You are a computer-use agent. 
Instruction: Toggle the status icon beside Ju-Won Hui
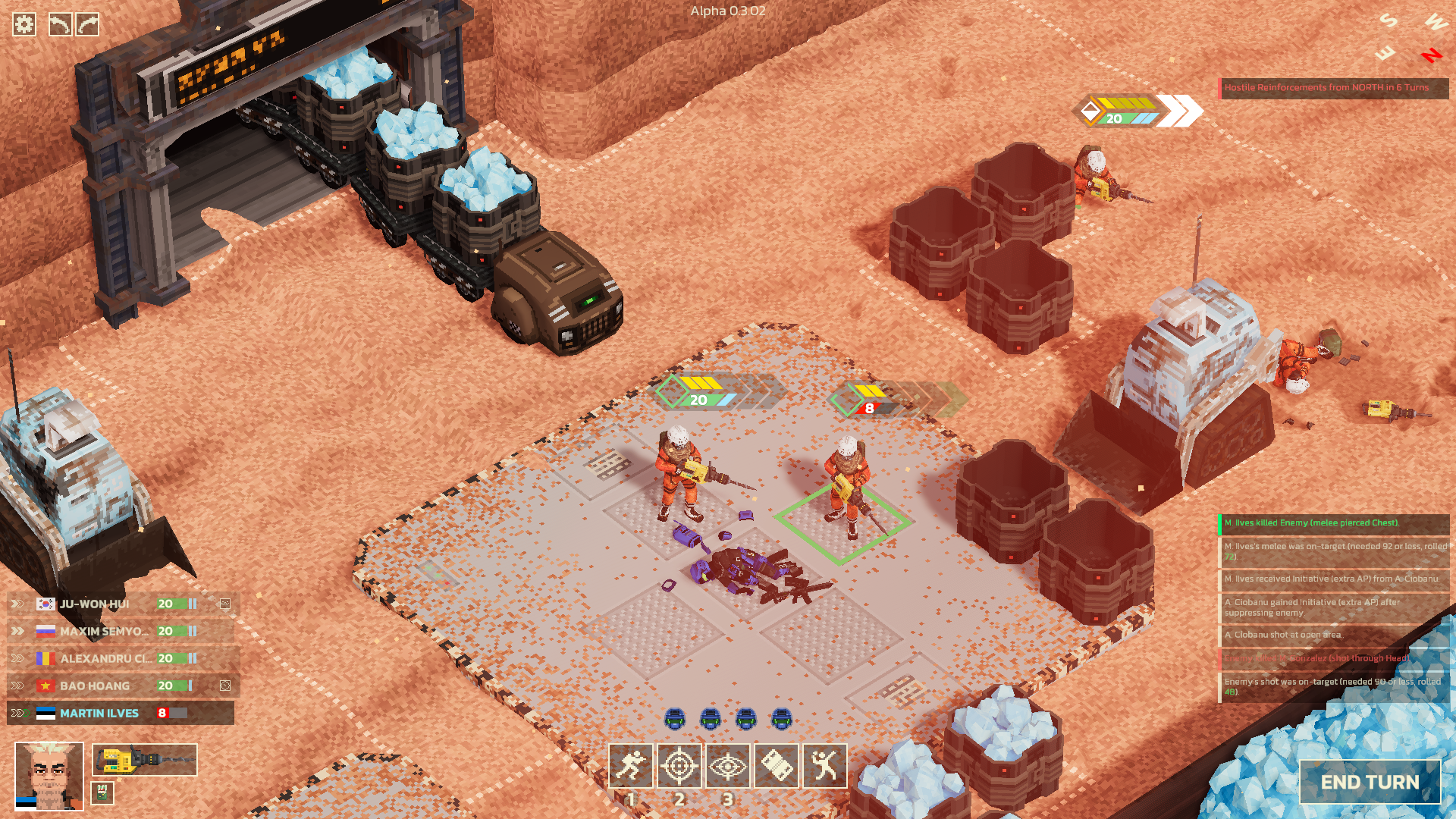(x=224, y=604)
